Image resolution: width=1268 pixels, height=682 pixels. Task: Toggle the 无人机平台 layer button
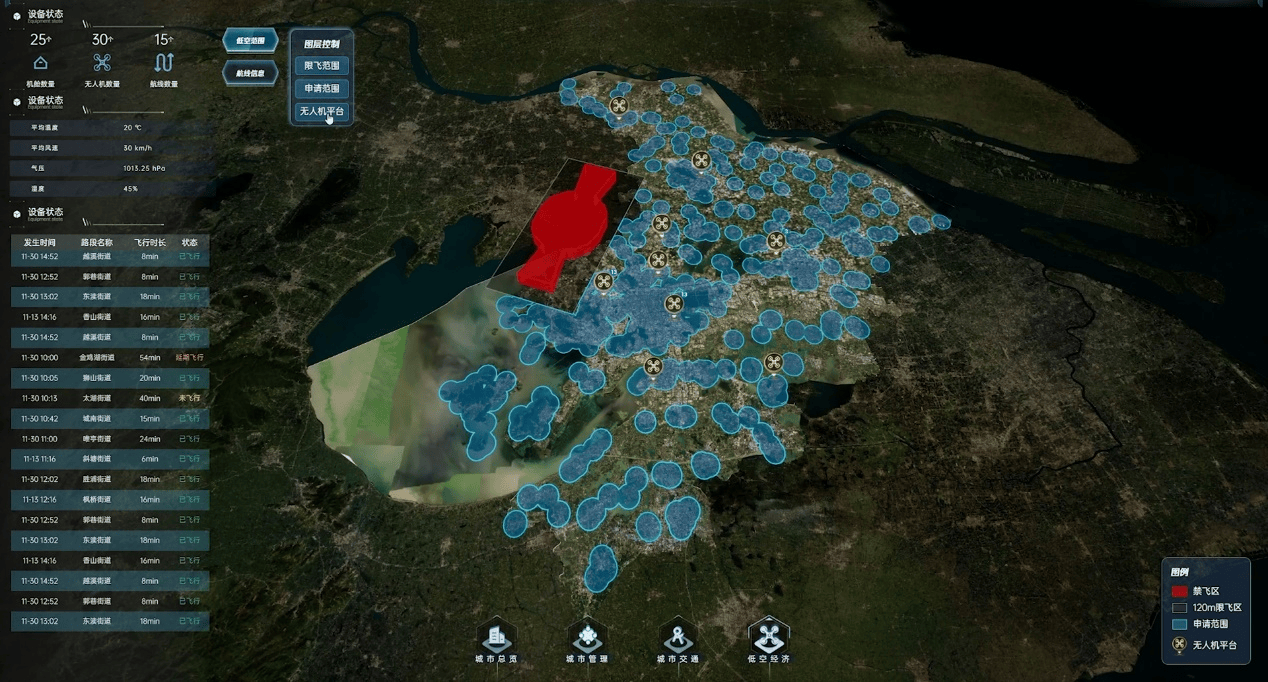(x=322, y=112)
